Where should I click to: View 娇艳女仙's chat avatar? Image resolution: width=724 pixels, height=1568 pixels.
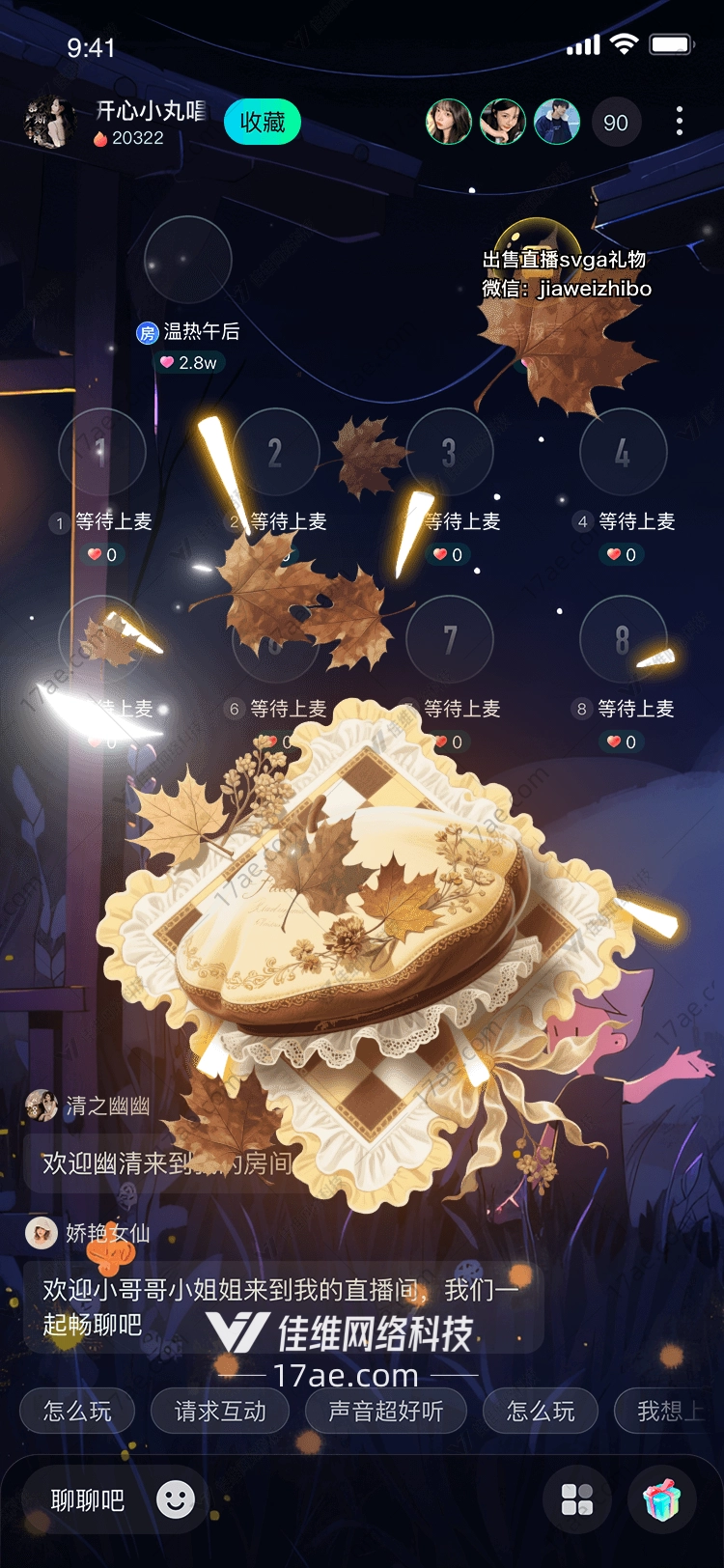coord(42,1233)
